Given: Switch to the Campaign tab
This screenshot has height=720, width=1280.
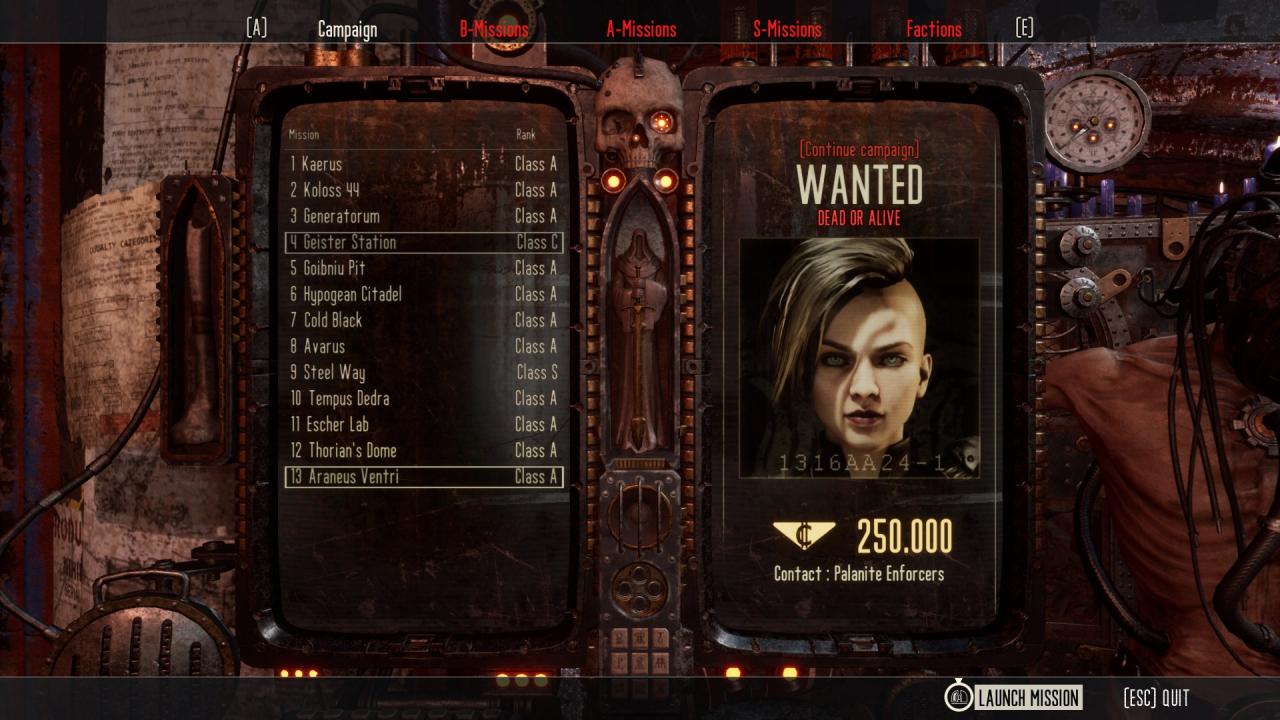Looking at the screenshot, I should pos(347,30).
